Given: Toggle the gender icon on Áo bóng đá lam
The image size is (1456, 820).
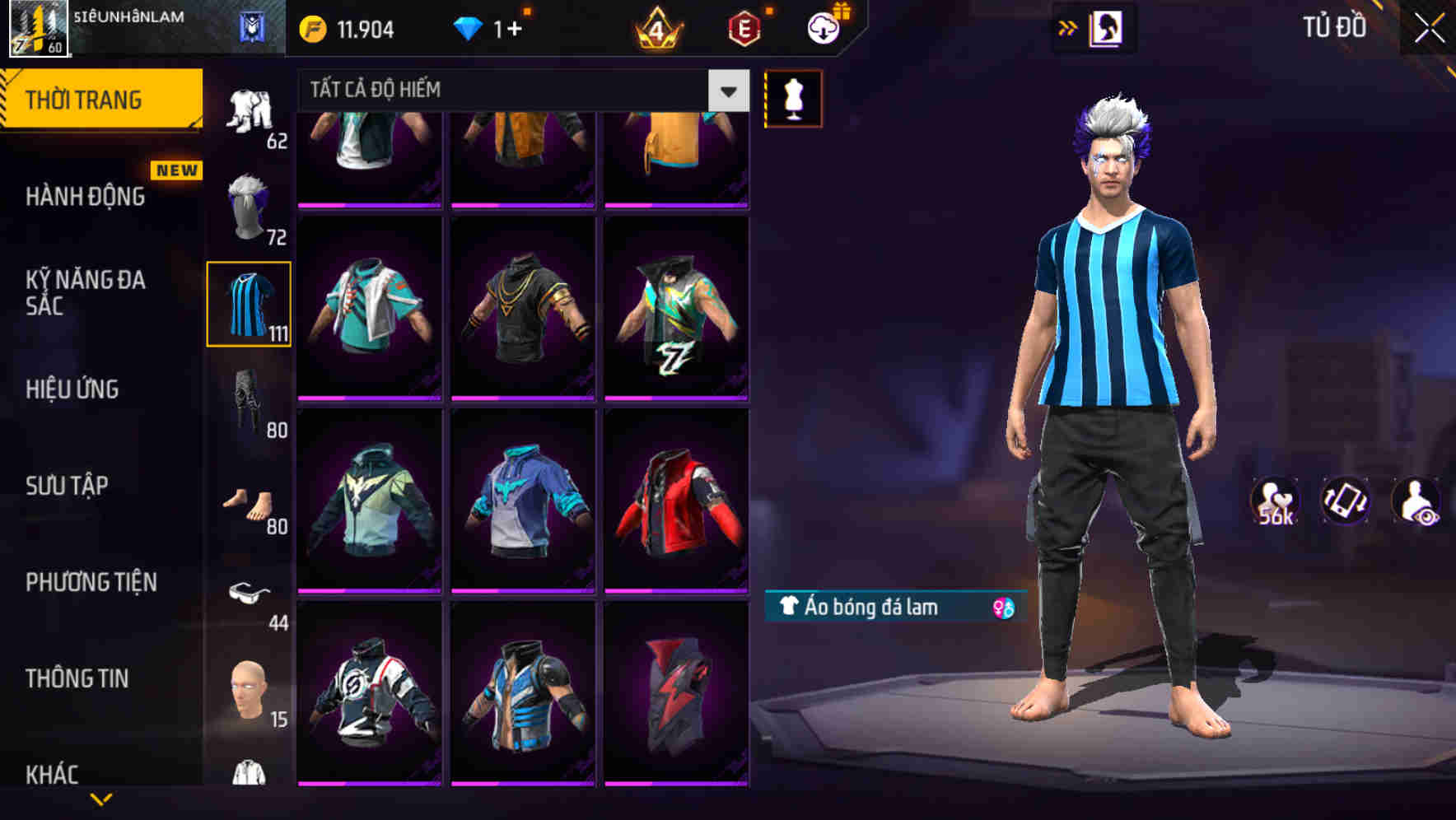Looking at the screenshot, I should pos(1004,608).
